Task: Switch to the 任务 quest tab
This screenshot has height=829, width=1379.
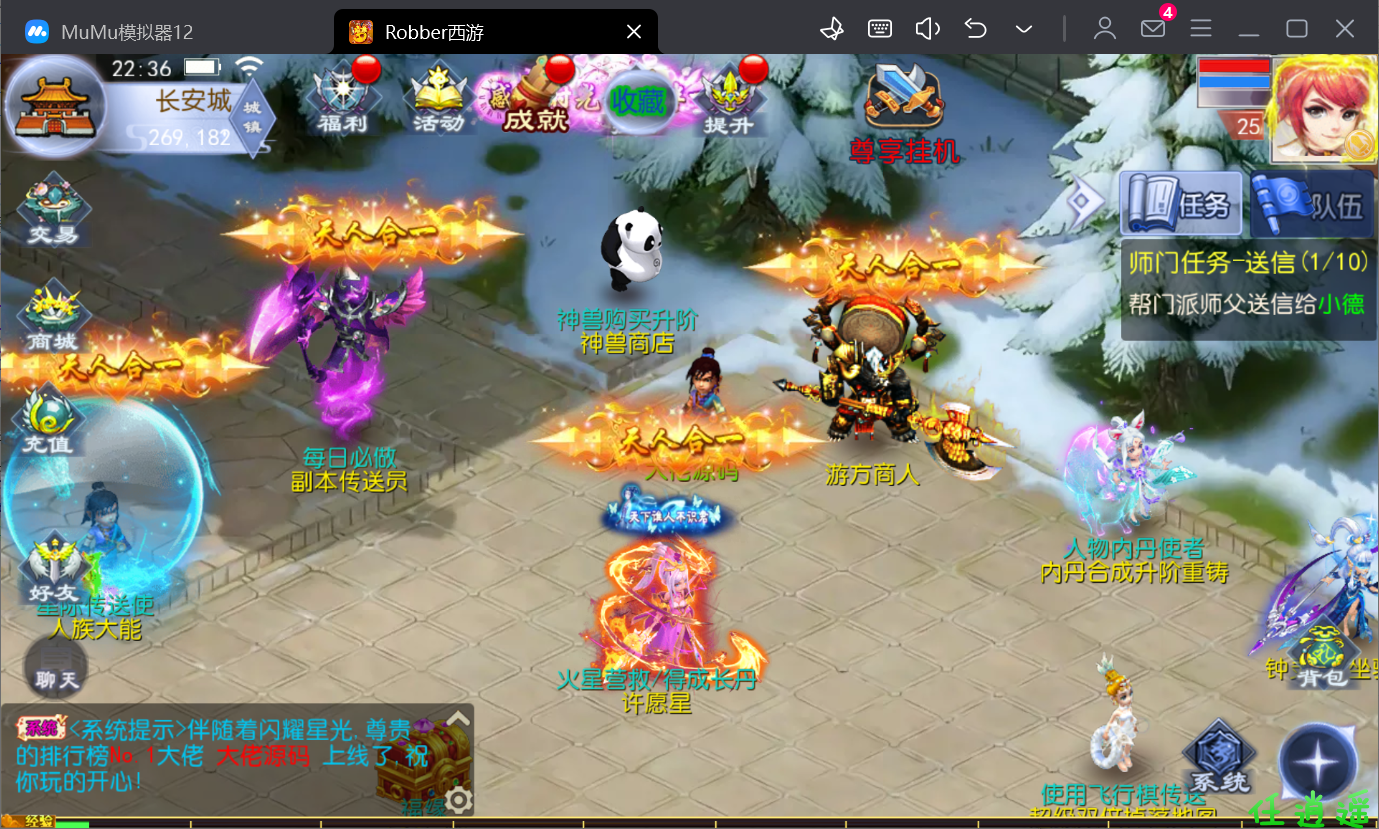Action: 1181,205
